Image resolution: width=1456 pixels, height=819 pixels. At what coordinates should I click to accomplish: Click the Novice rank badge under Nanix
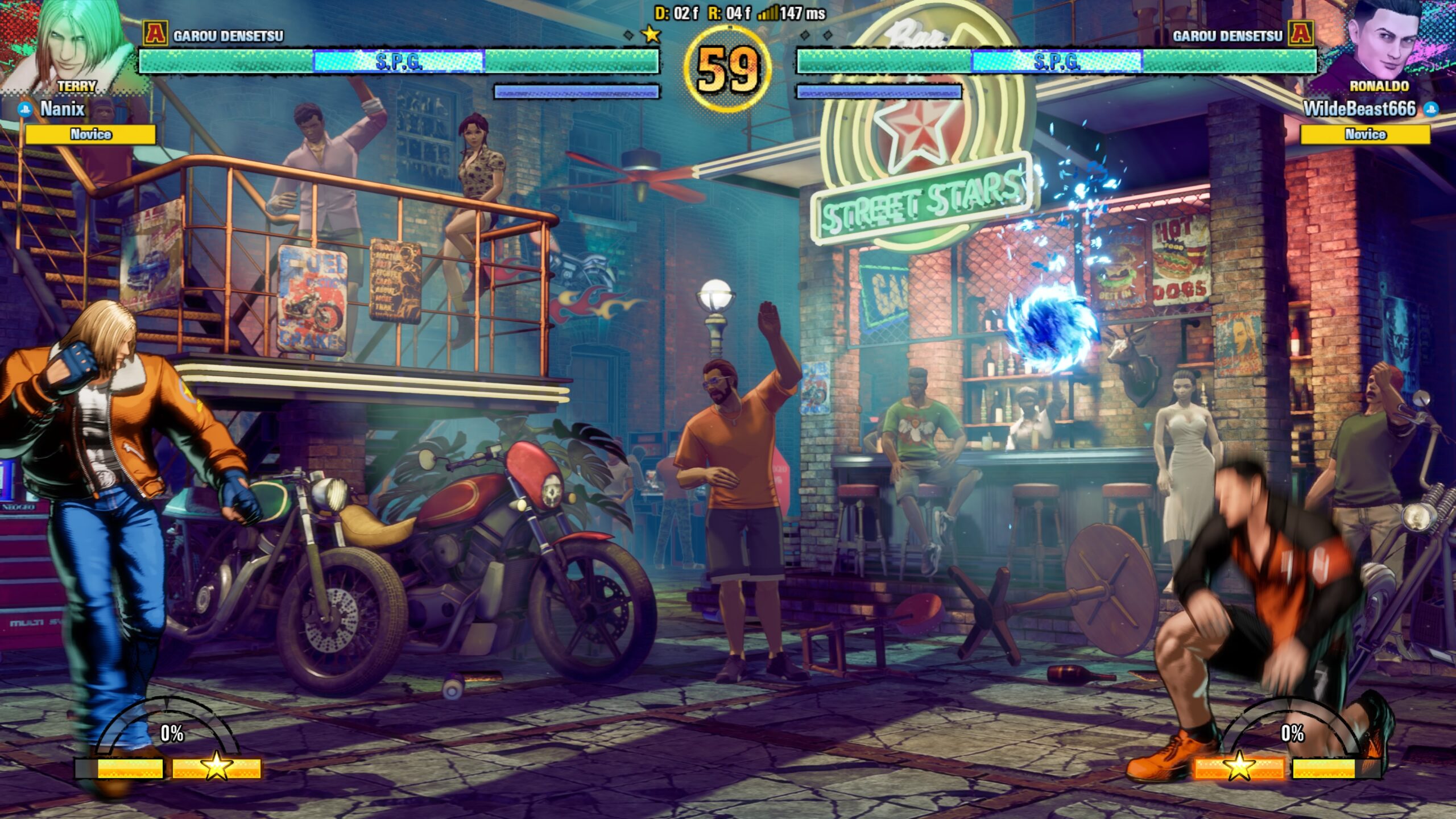[90, 134]
